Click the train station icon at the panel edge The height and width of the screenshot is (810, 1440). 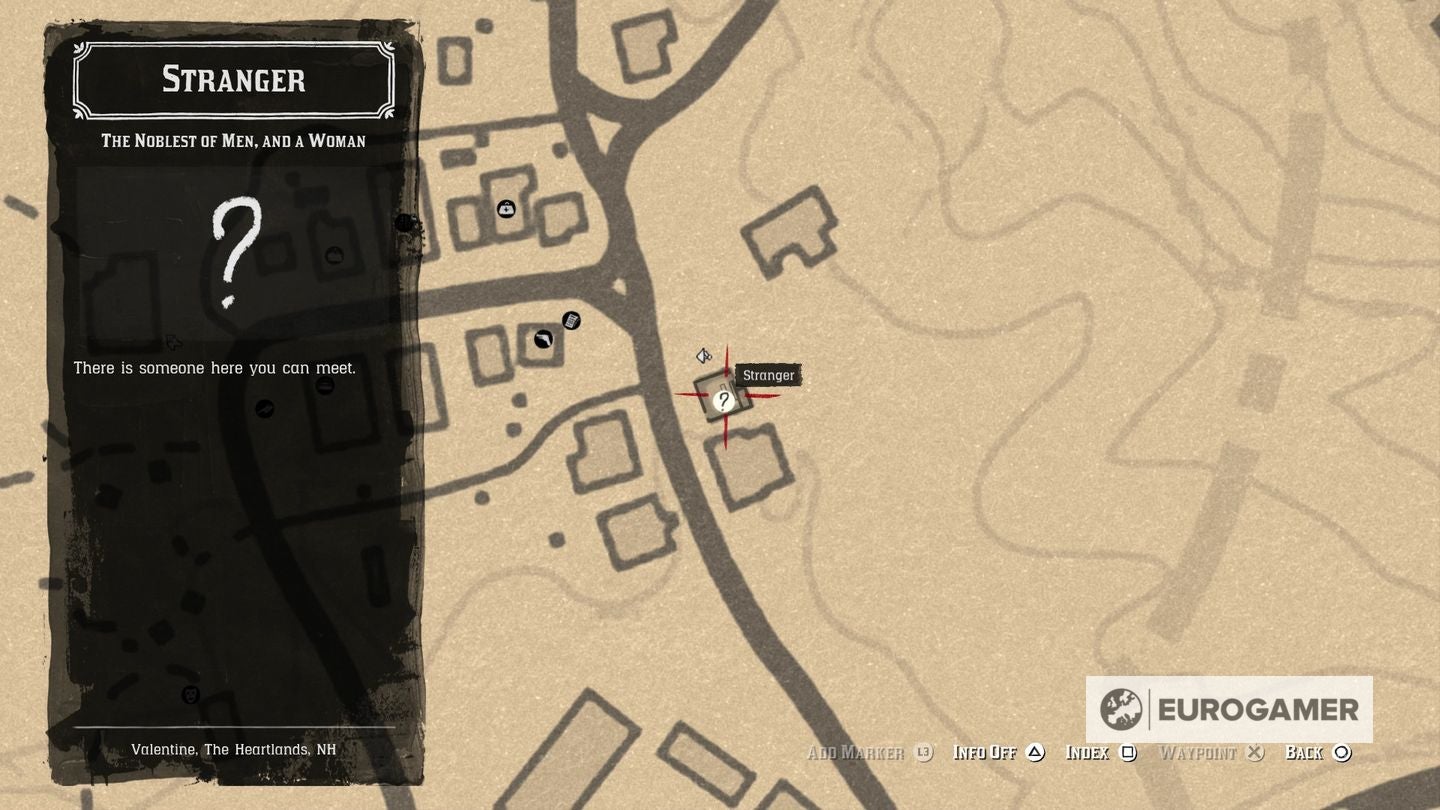405,222
